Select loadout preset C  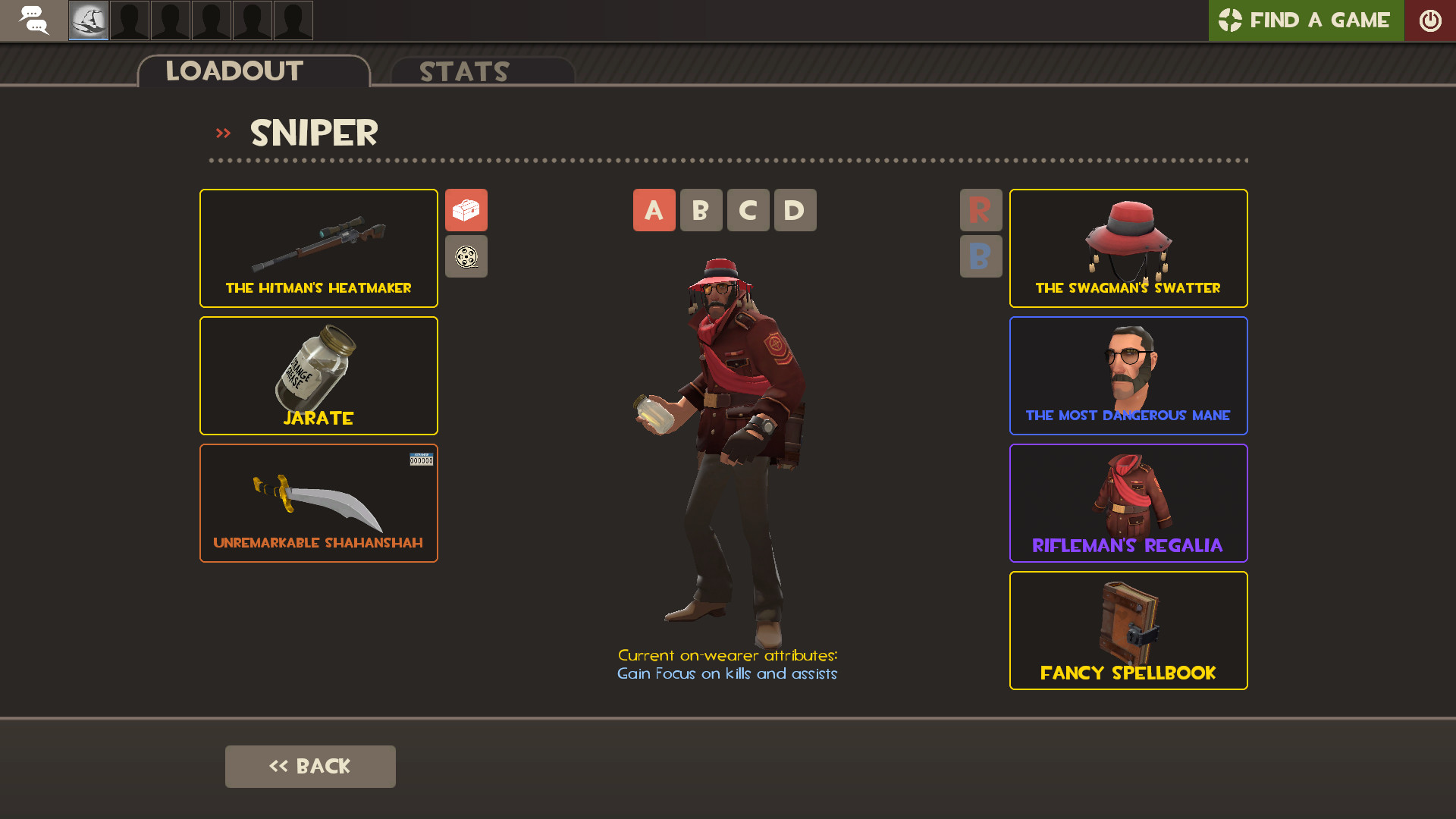click(748, 210)
